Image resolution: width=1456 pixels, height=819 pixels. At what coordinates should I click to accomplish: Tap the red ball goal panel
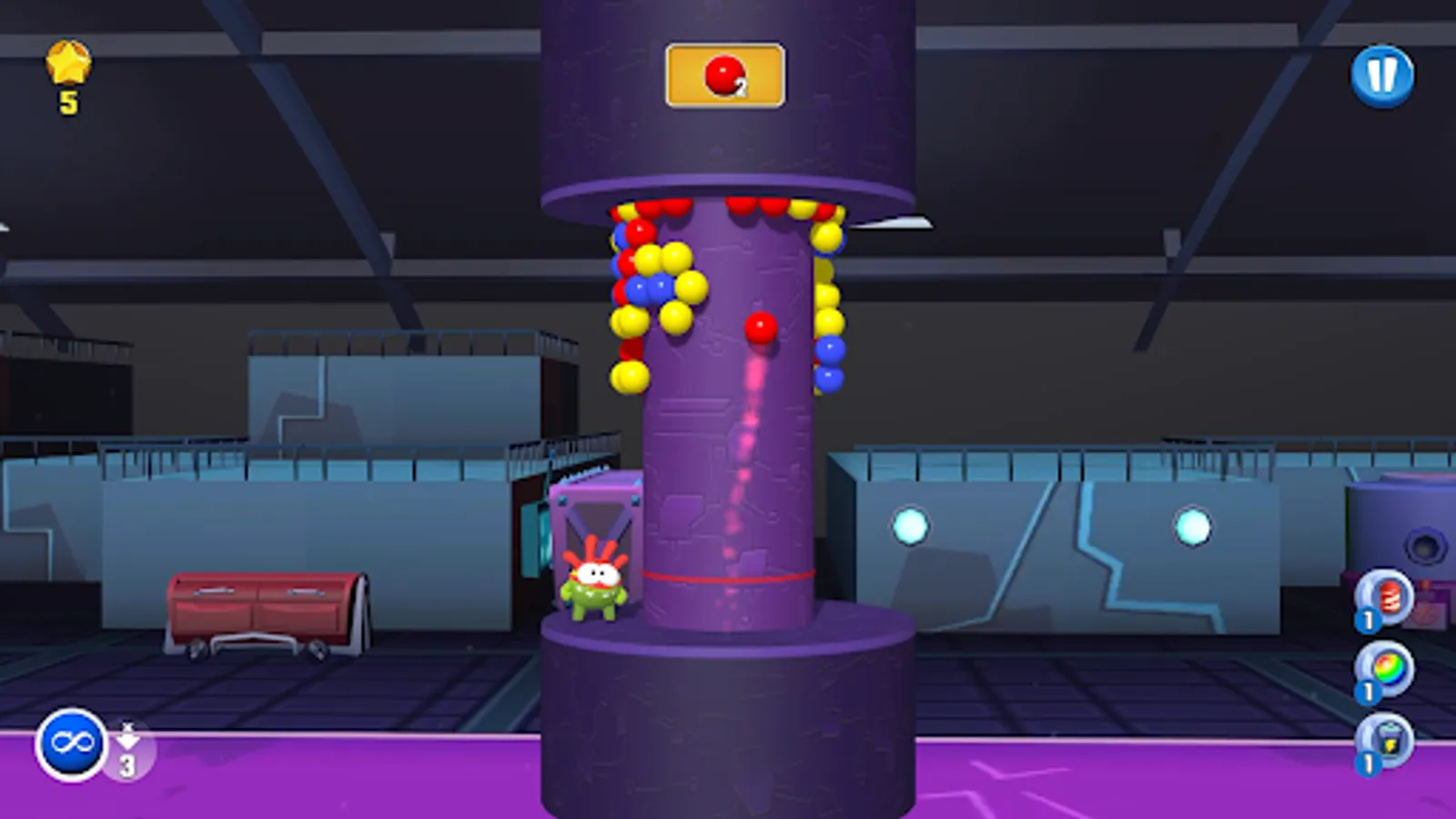tap(725, 75)
